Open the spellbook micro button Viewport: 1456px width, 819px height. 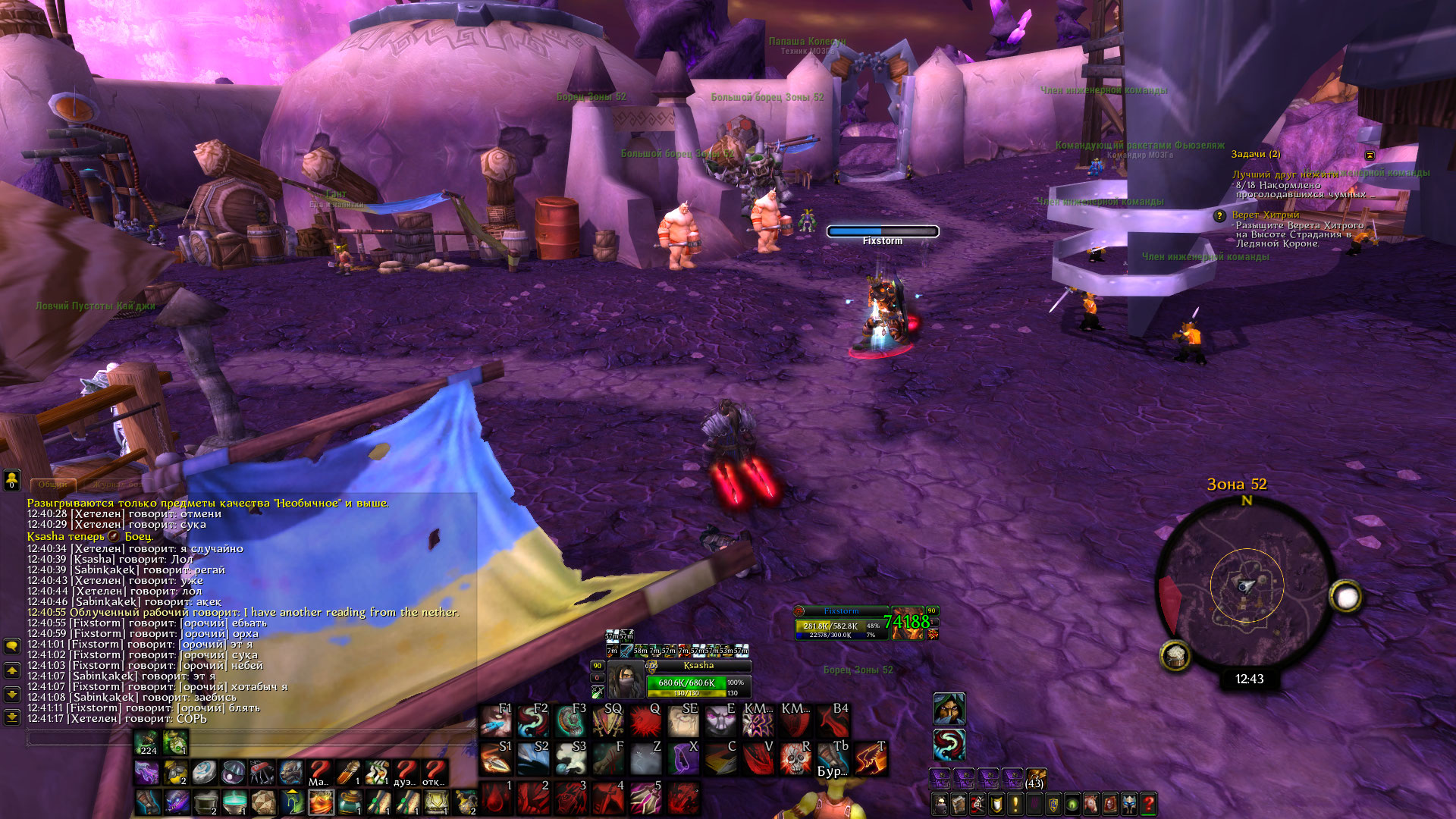pos(959,804)
